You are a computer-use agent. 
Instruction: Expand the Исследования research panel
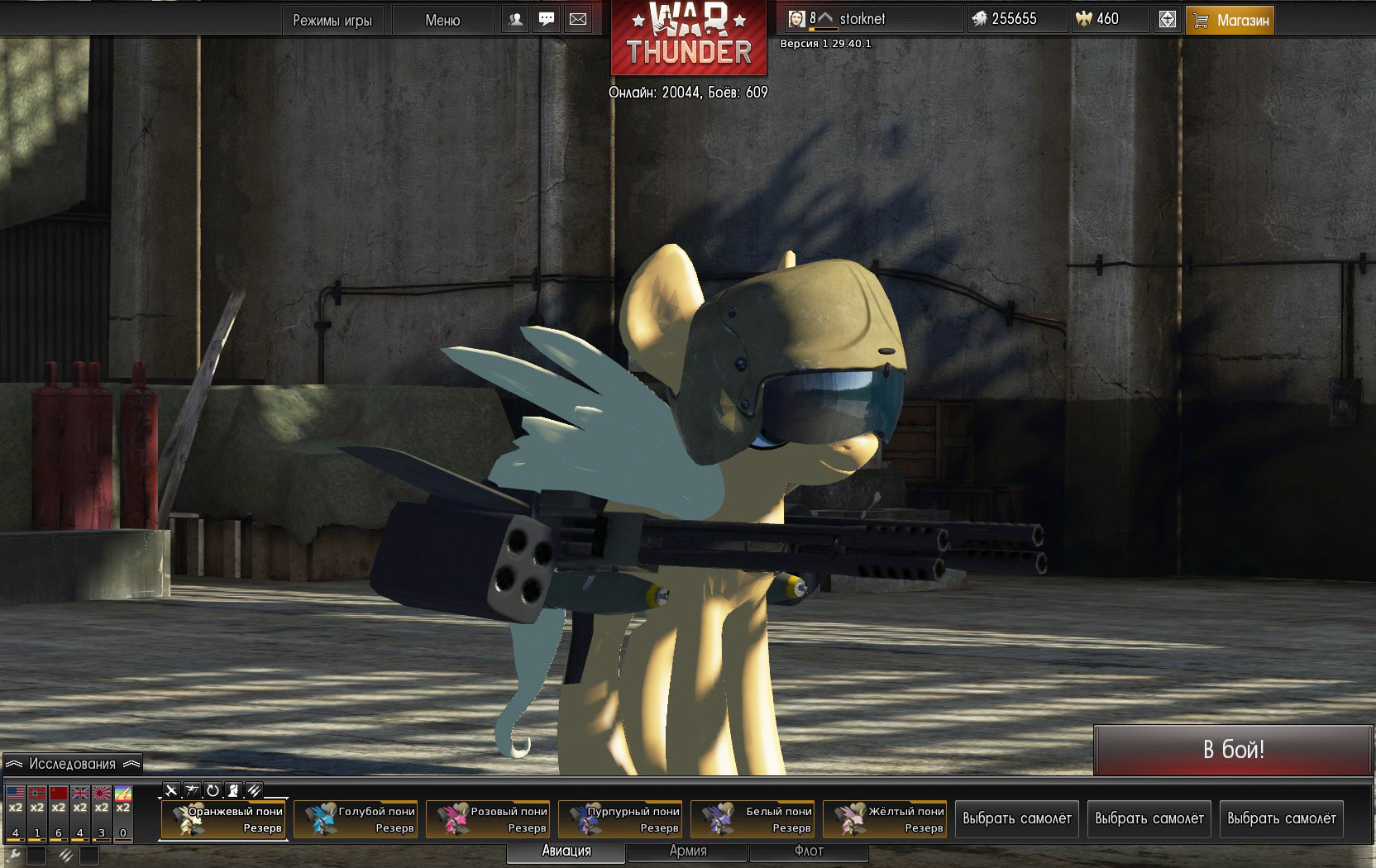click(x=72, y=764)
